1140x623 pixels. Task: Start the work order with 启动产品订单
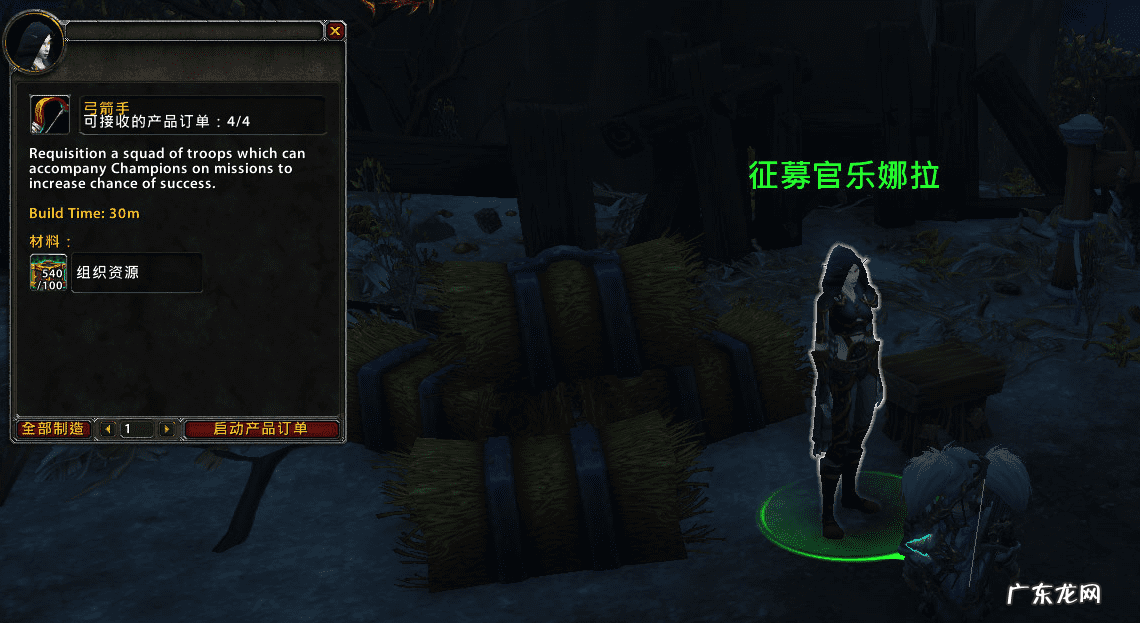(261, 429)
